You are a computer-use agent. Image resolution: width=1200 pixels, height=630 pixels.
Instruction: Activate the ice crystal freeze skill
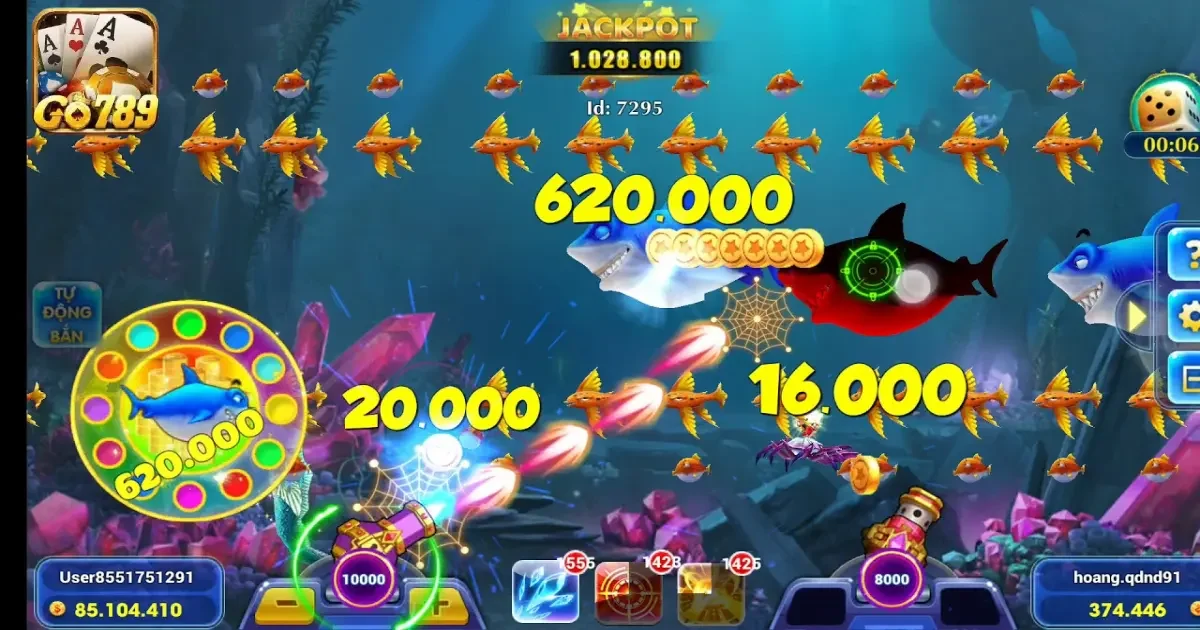(545, 592)
